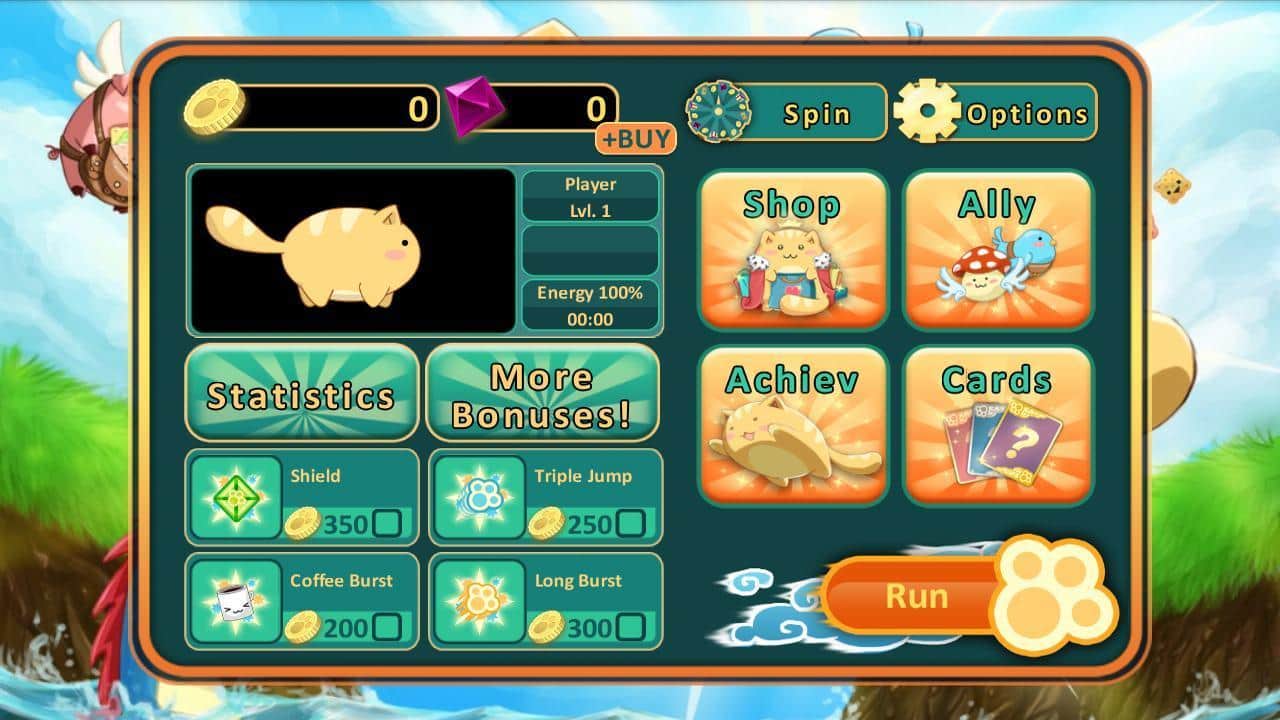
Task: Check the Coffee Burst bonus box
Action: tap(386, 628)
